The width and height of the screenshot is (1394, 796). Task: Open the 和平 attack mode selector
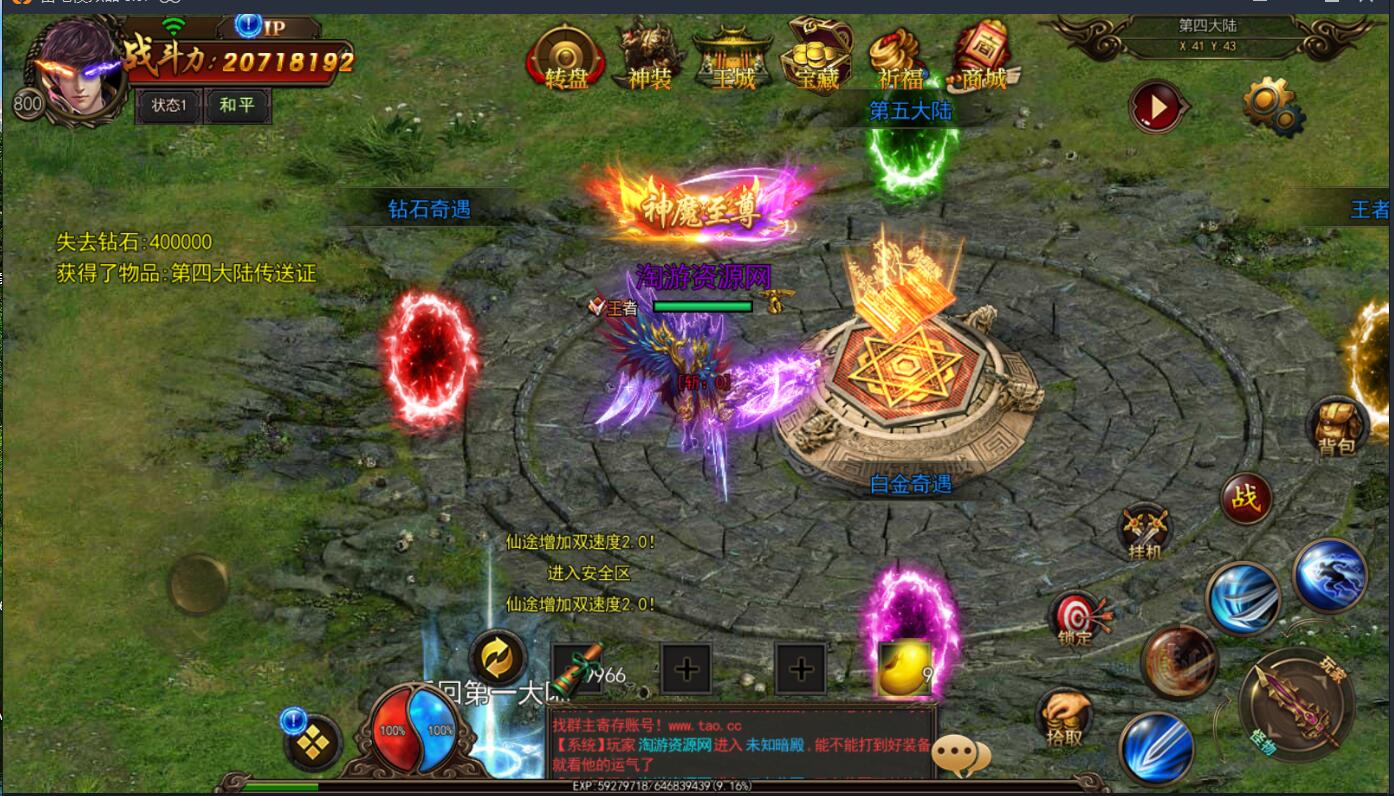(237, 105)
